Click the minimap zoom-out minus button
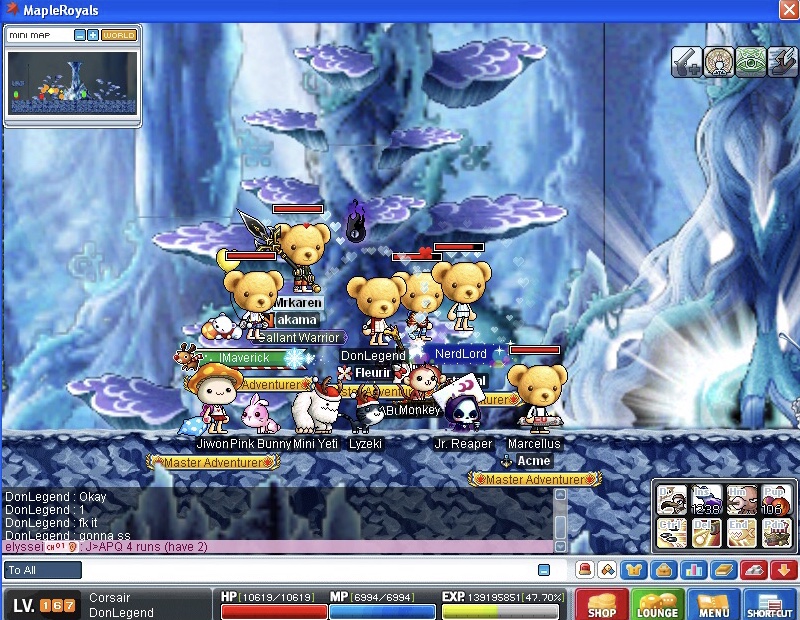800x620 pixels. tap(79, 35)
